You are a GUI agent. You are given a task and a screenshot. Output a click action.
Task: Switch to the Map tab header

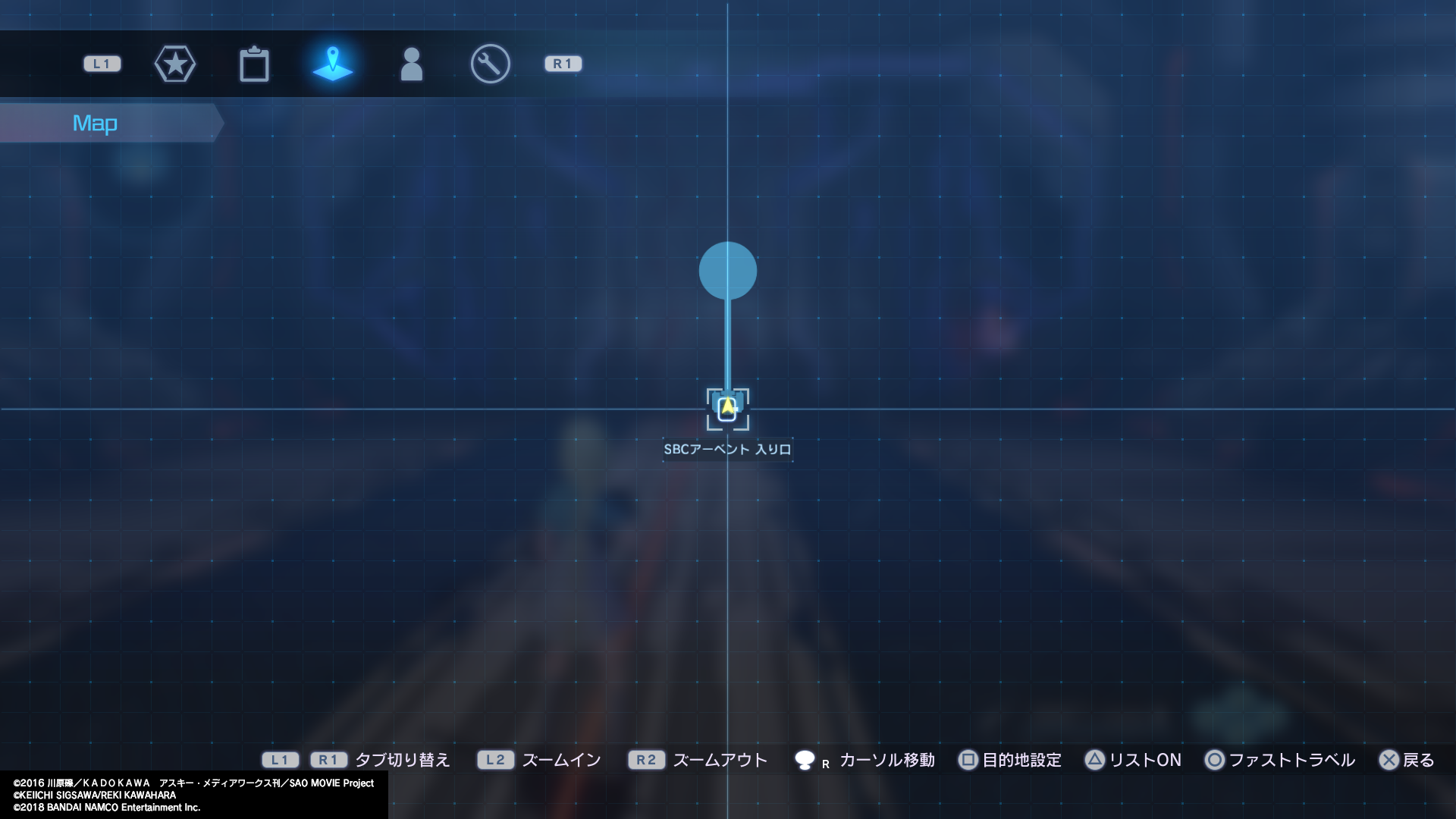pos(96,122)
